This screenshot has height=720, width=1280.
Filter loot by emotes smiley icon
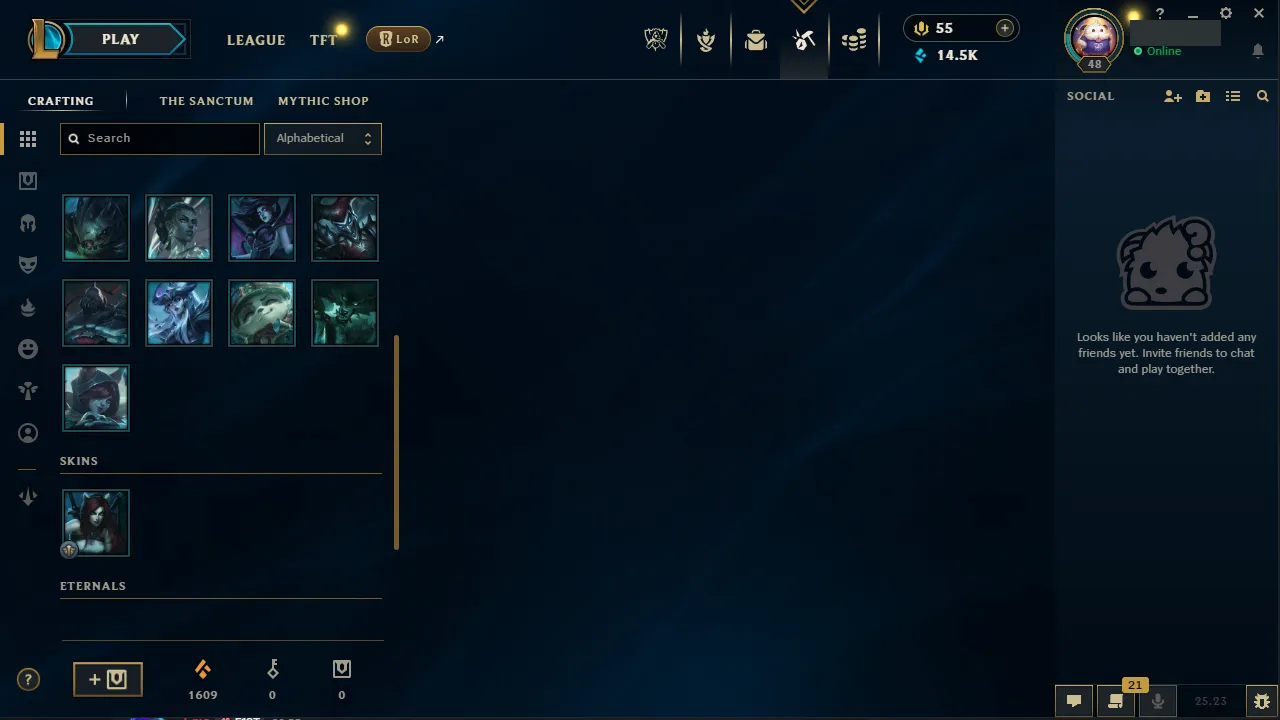coord(28,348)
